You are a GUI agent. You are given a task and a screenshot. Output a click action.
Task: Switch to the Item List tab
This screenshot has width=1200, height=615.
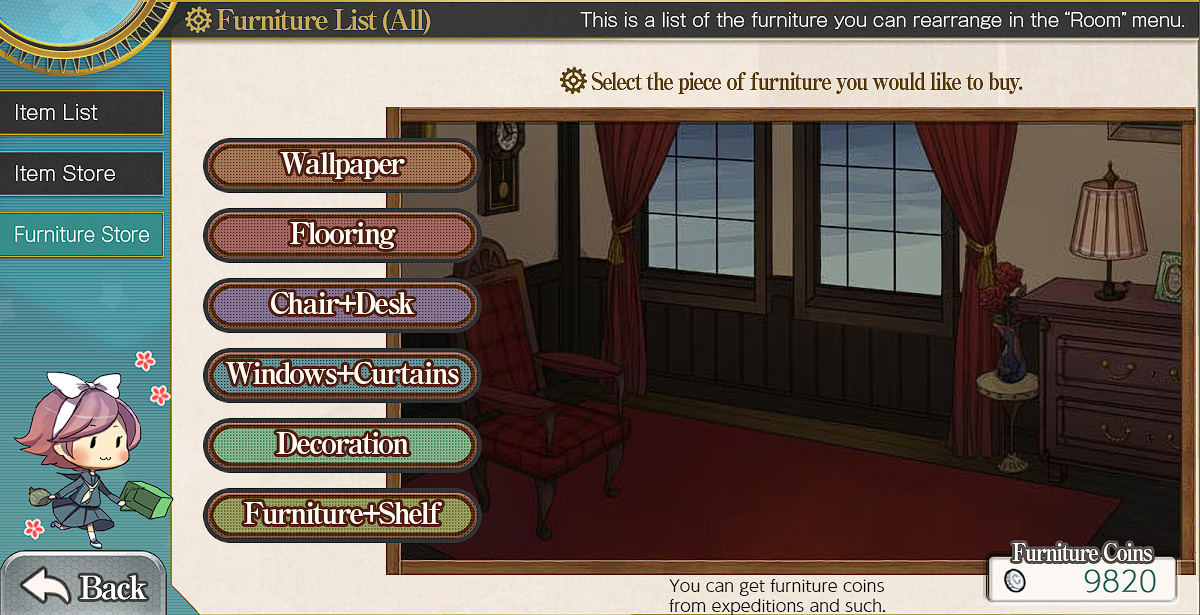81,113
